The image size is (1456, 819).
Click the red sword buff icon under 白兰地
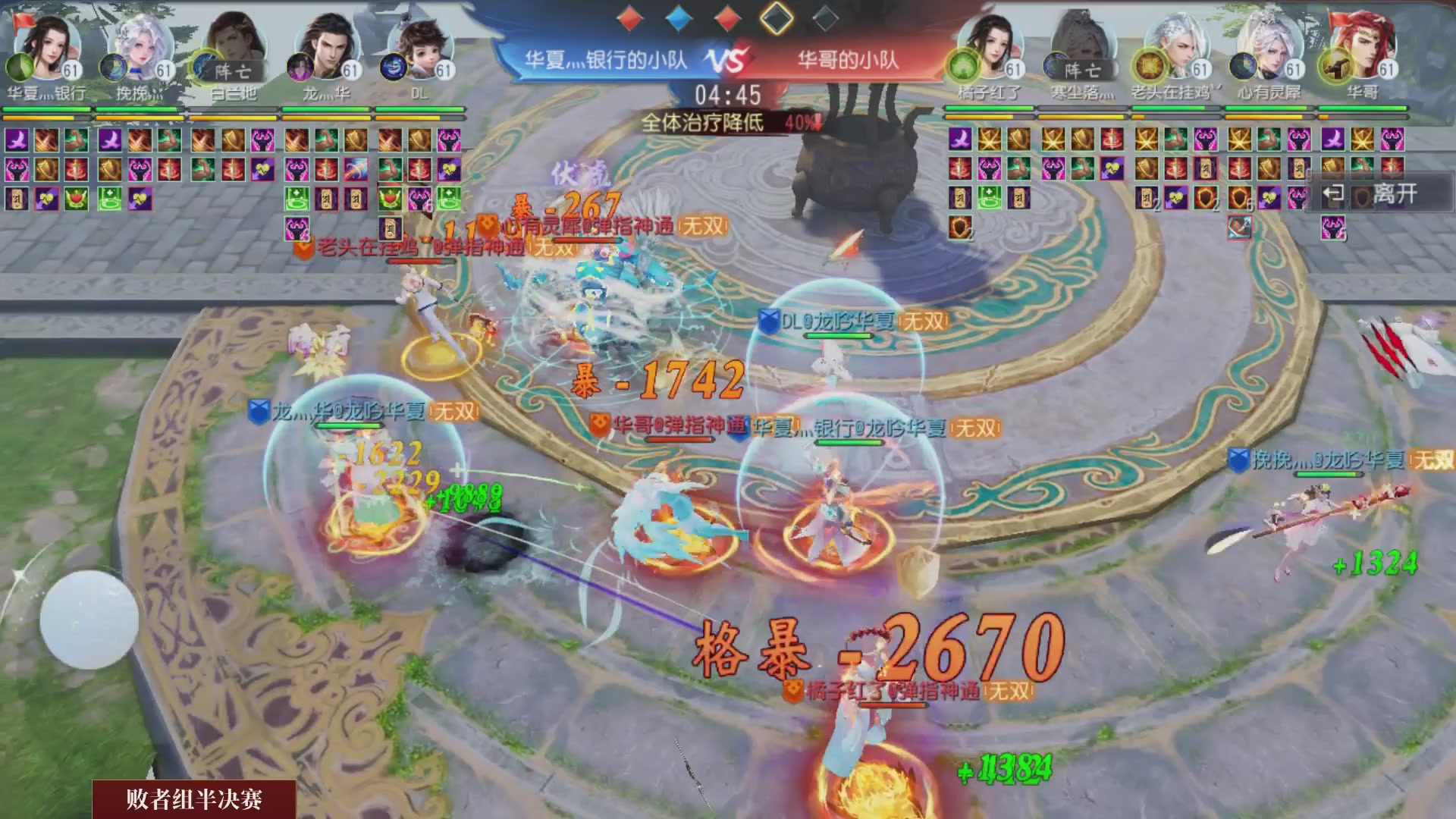(233, 170)
